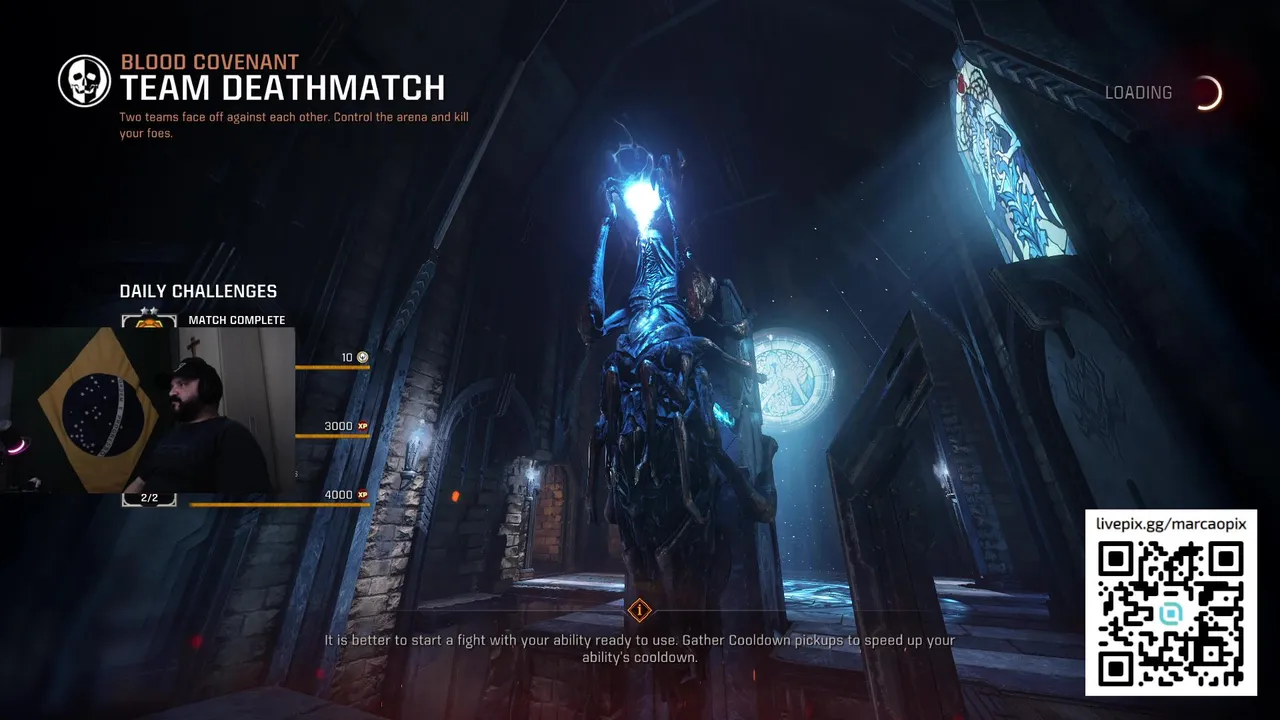Click the Team Deathmatch skull icon
The width and height of the screenshot is (1280, 720).
[85, 81]
